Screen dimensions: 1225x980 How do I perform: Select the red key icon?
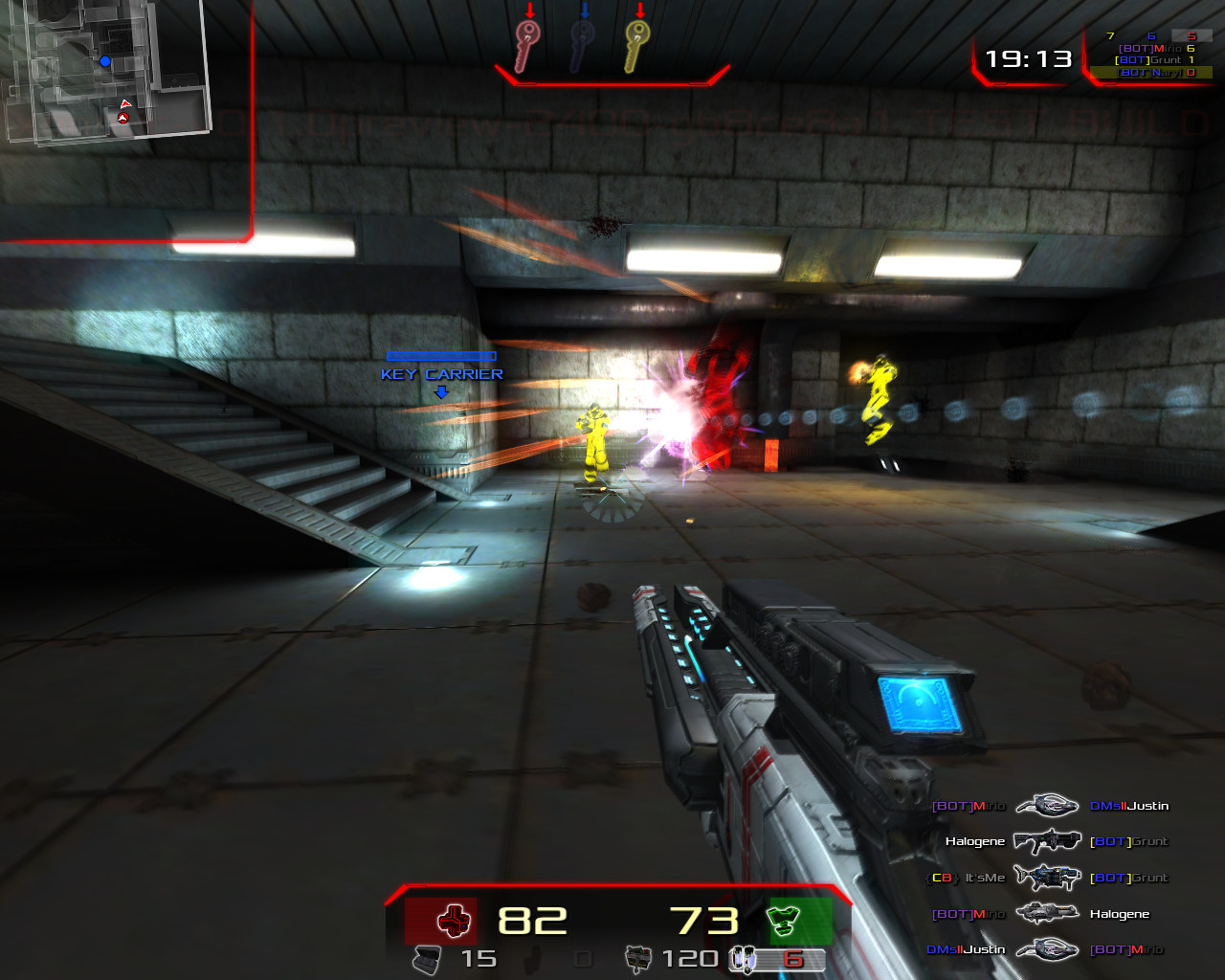(527, 46)
